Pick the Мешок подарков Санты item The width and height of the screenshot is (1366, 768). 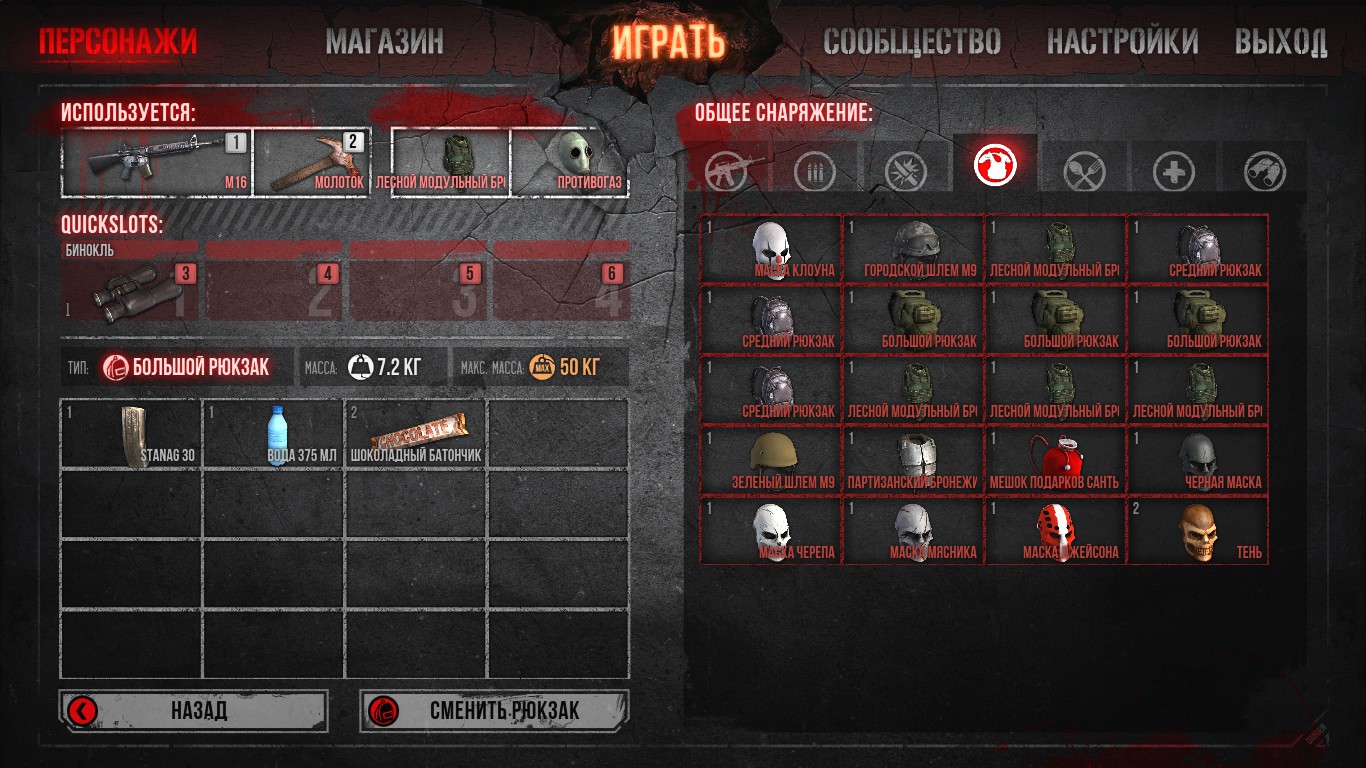click(x=1055, y=460)
